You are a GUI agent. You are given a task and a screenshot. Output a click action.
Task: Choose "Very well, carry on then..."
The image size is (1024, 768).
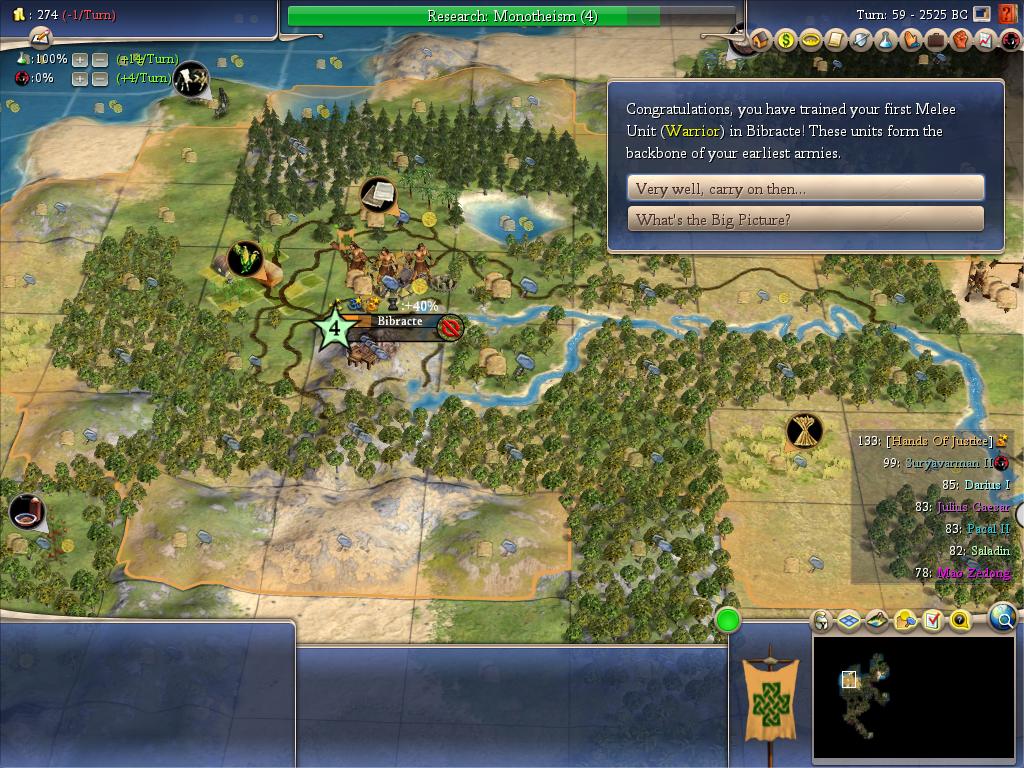click(805, 188)
